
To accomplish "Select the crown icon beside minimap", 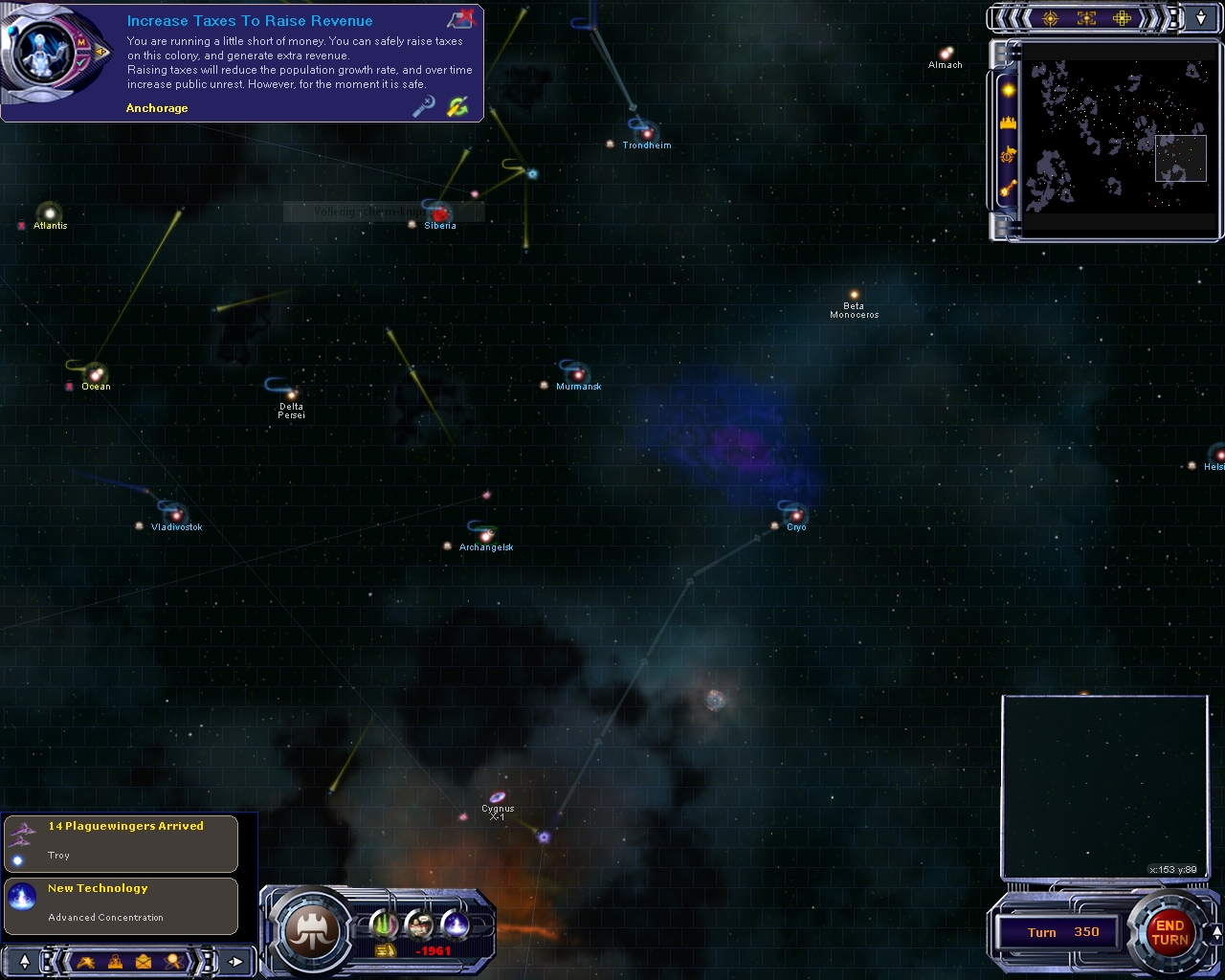I will (x=1007, y=123).
